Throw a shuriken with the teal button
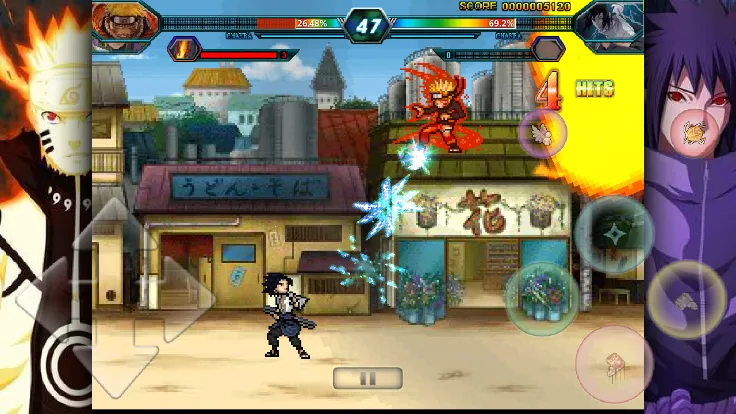Screen dimensions: 736x414 point(613,234)
